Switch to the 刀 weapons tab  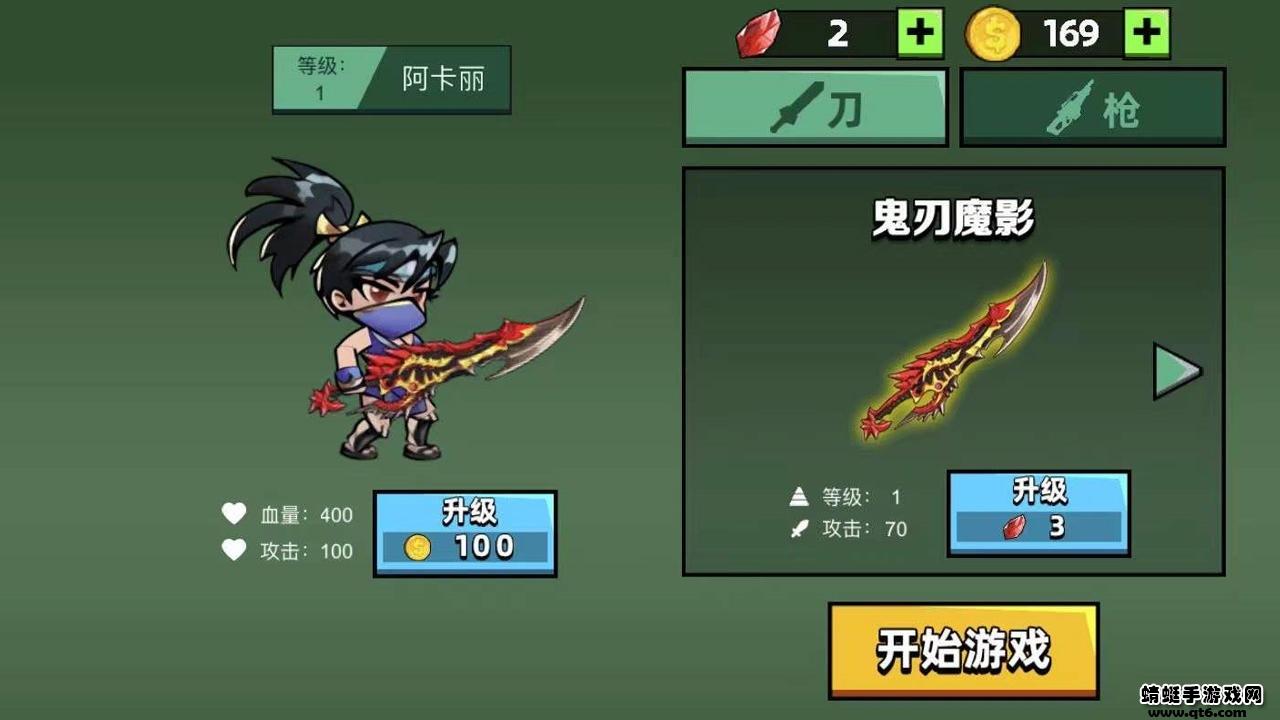815,104
